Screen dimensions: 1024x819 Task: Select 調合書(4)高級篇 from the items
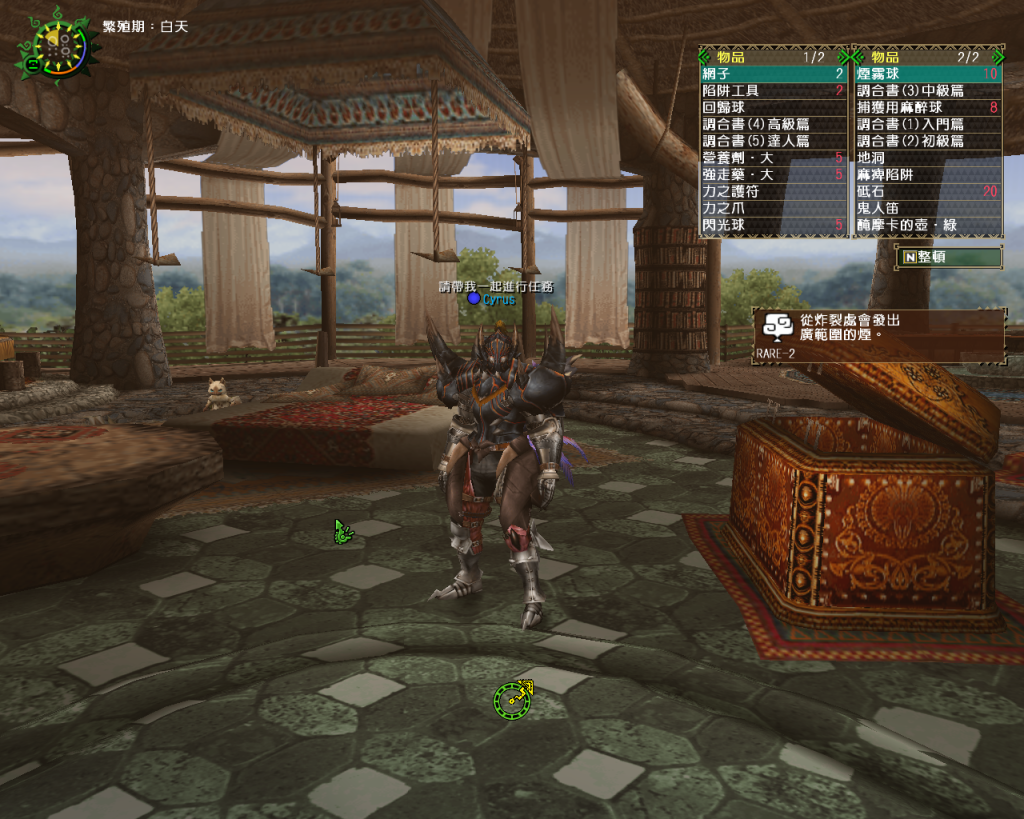[773, 125]
